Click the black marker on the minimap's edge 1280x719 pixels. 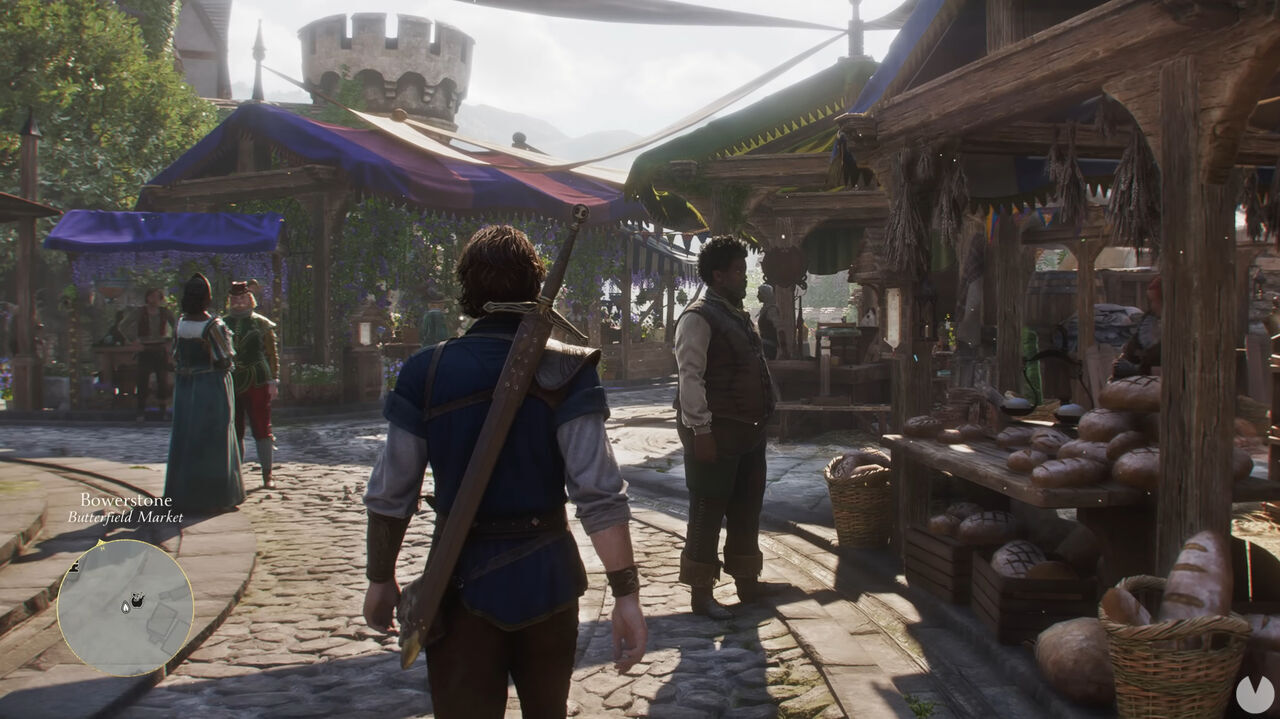coord(74,567)
